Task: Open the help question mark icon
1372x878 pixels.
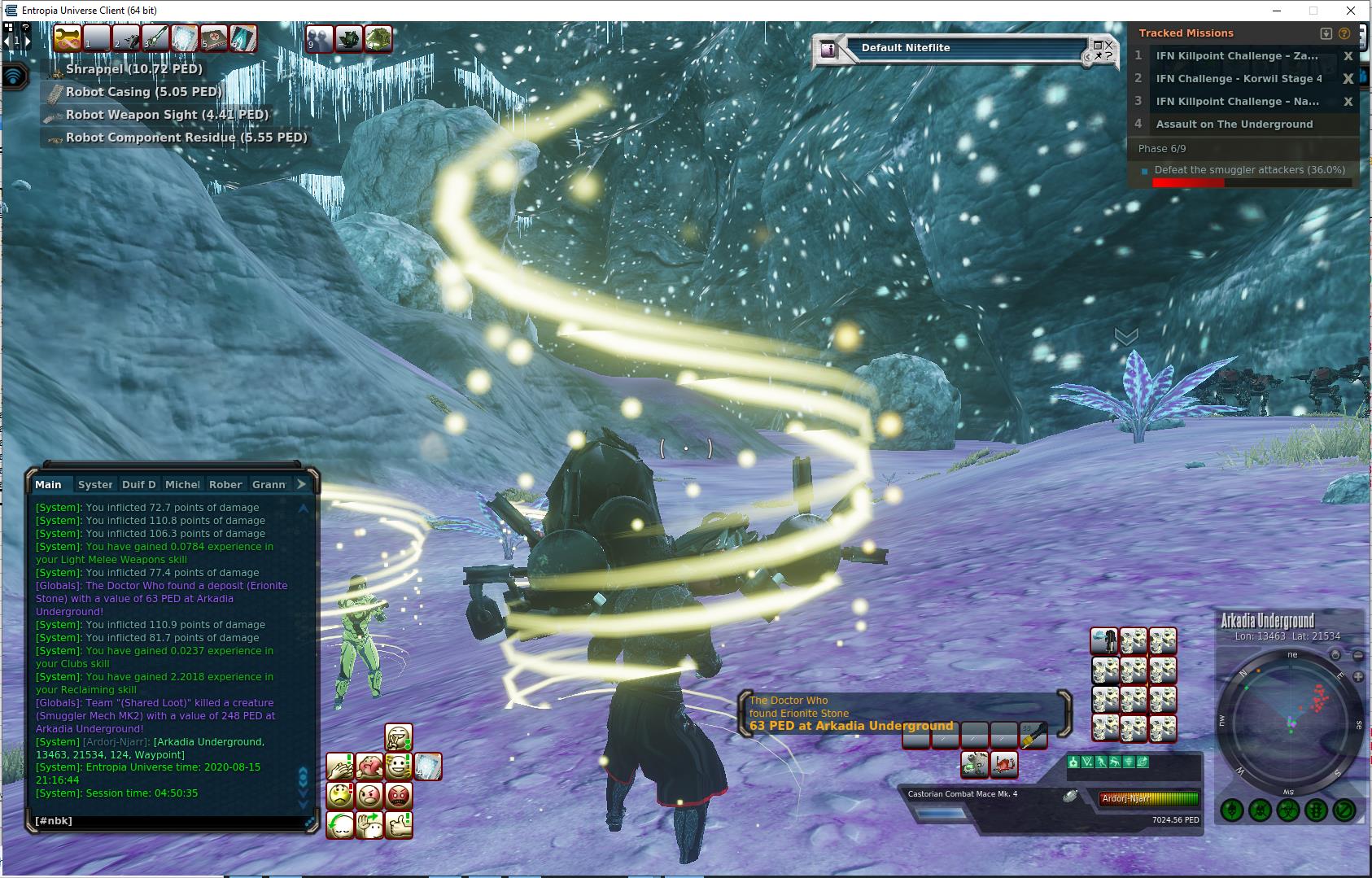Action: (x=1344, y=33)
